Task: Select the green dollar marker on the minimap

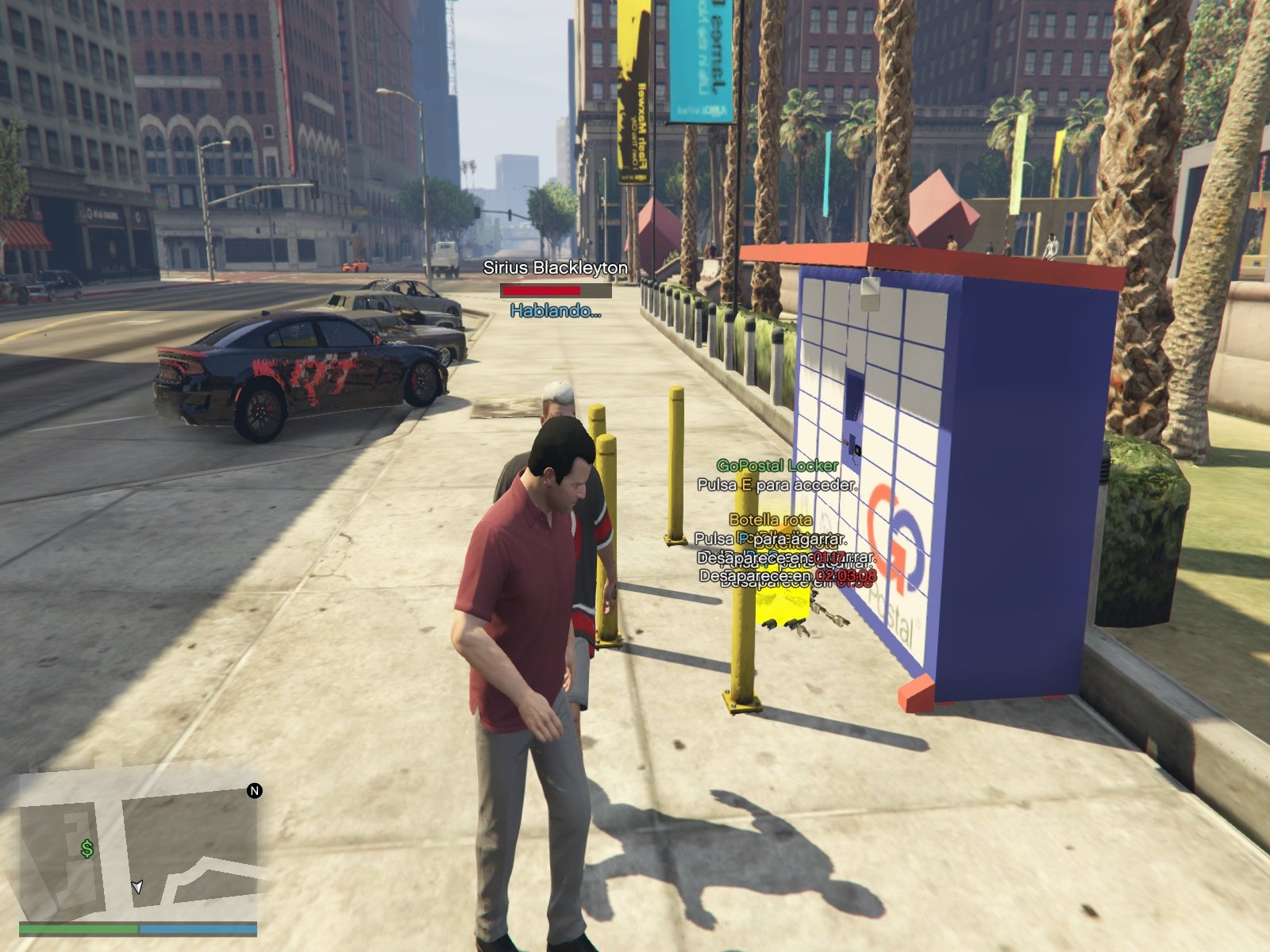Action: coord(87,849)
